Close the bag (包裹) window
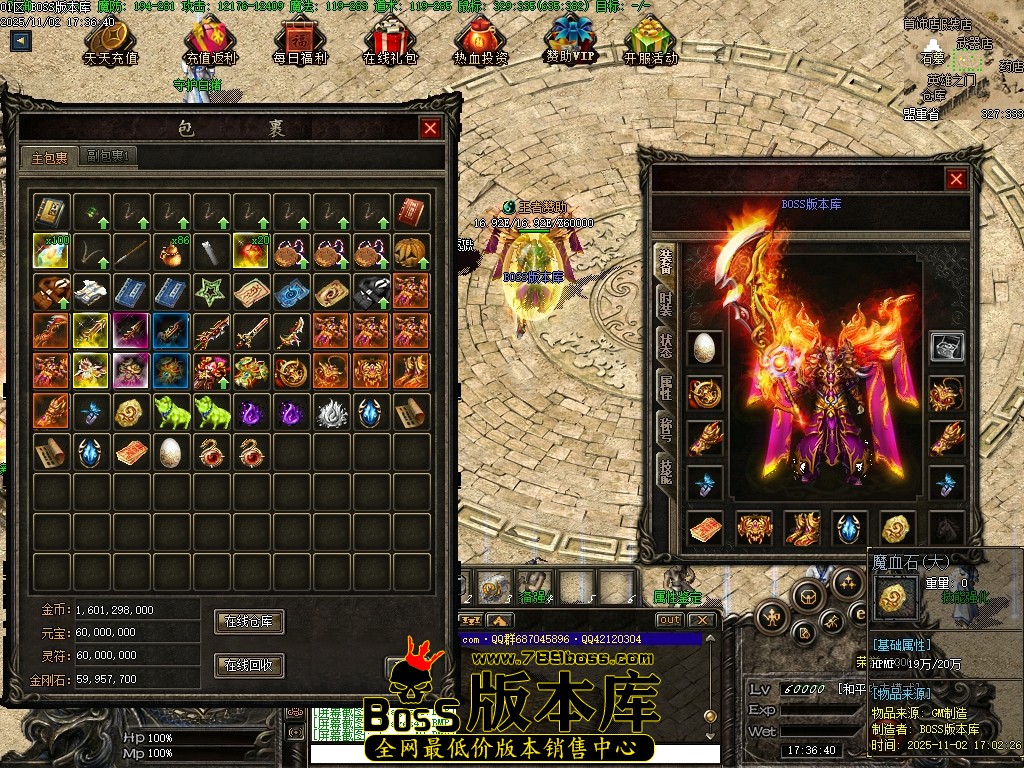The width and height of the screenshot is (1024, 768). (x=430, y=128)
